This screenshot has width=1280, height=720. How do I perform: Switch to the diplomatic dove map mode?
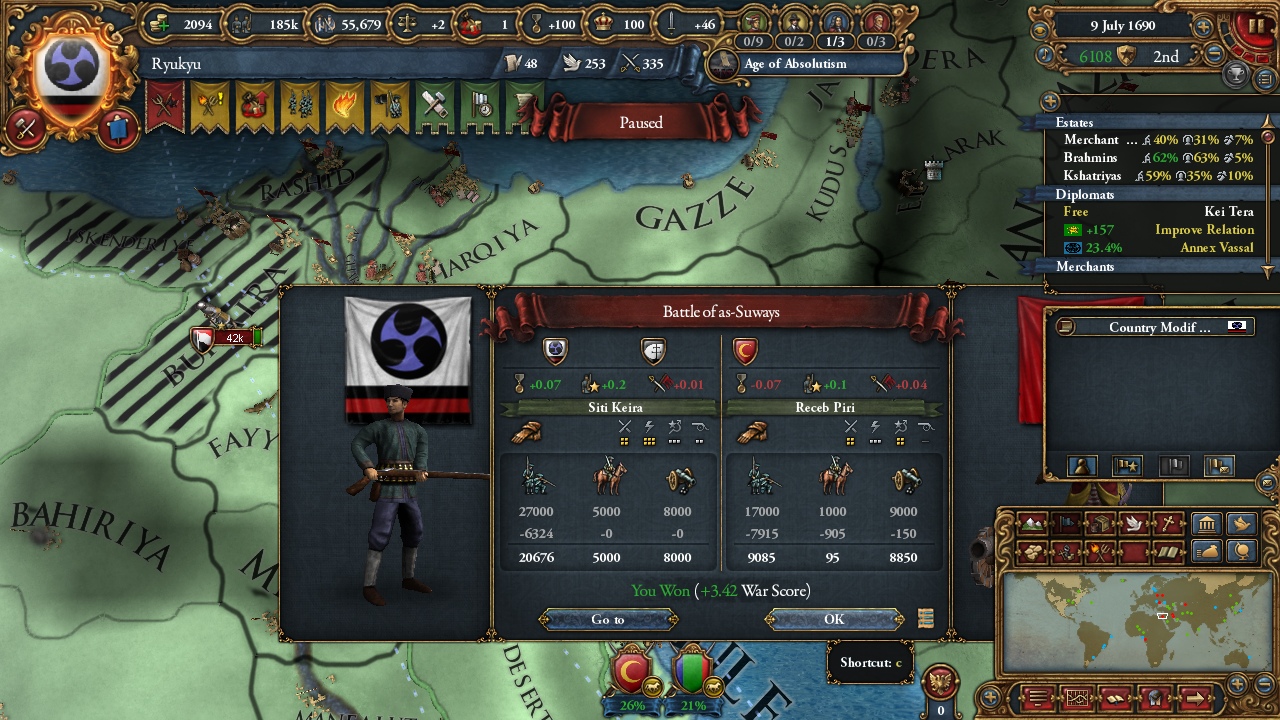point(1133,523)
